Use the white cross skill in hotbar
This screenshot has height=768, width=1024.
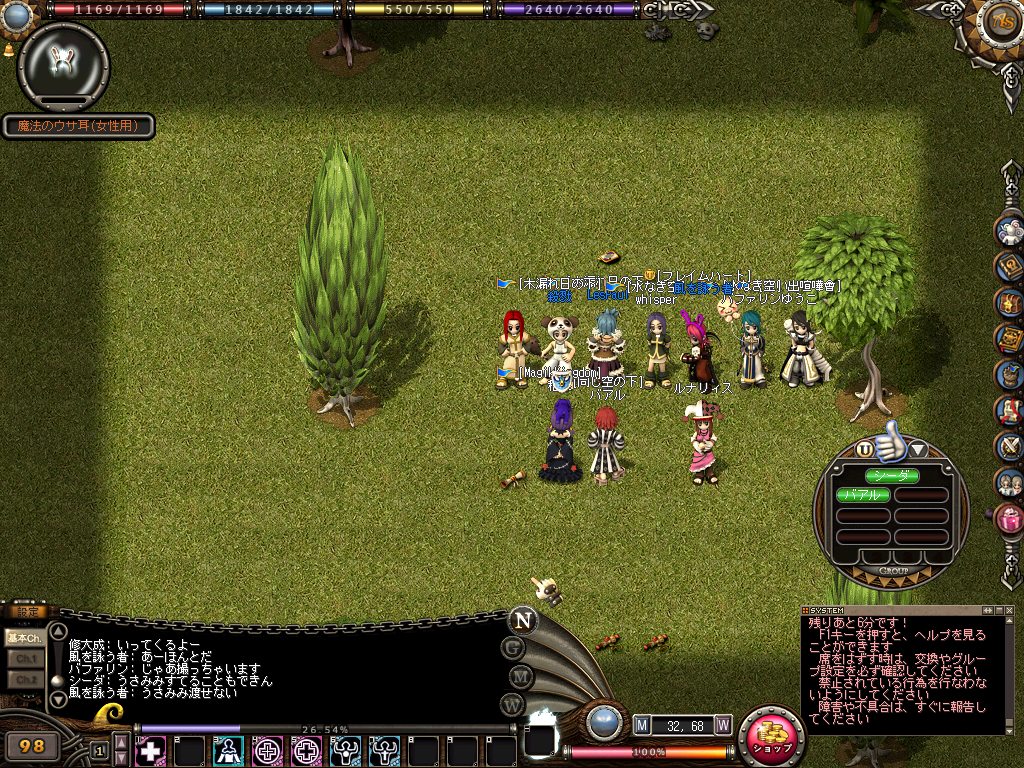point(151,749)
